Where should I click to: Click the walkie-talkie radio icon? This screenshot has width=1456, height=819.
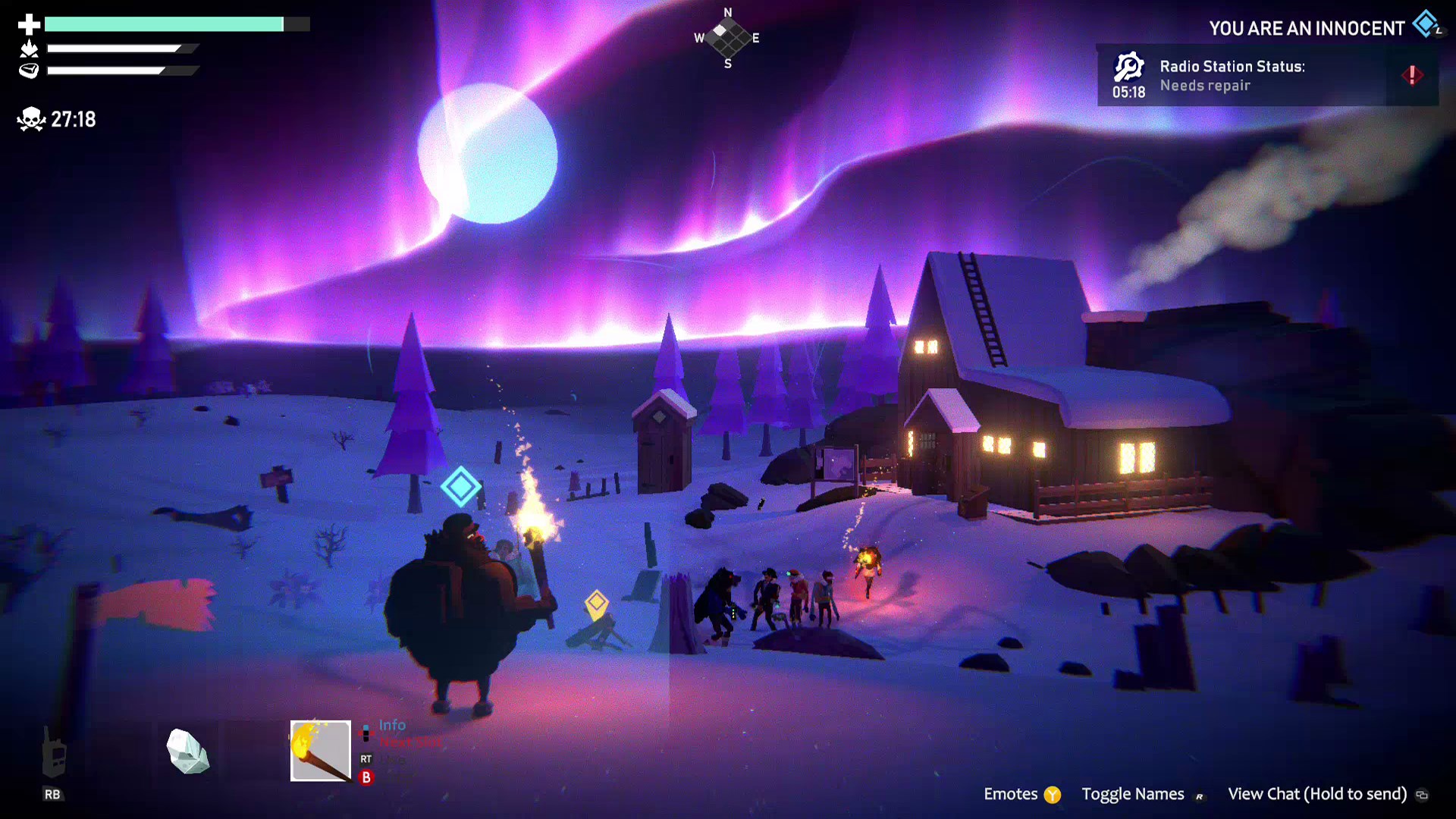[53, 752]
